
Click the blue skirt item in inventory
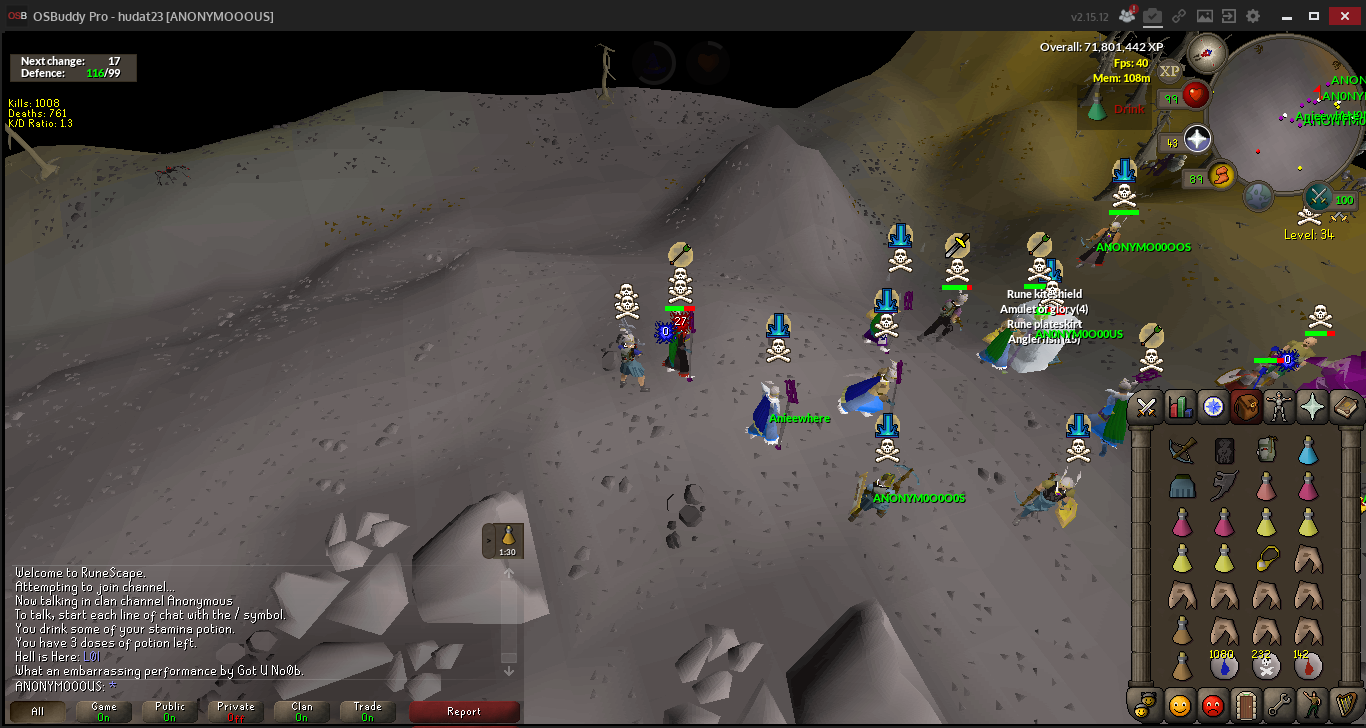(x=1181, y=487)
